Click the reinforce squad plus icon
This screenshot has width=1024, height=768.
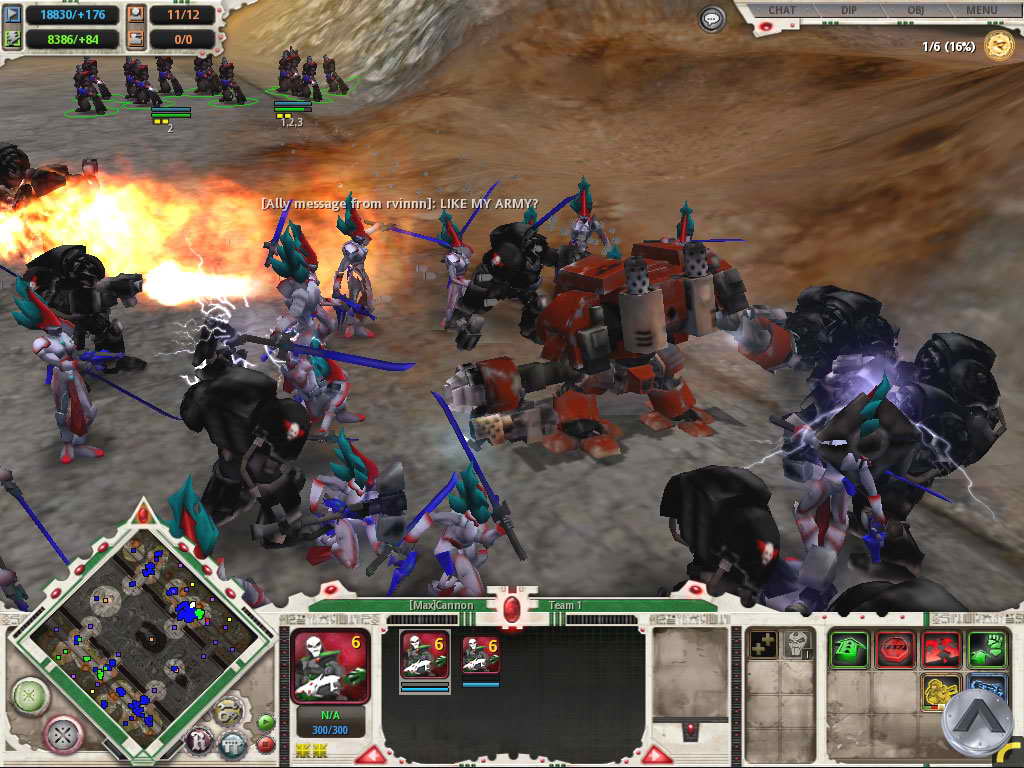(x=763, y=645)
